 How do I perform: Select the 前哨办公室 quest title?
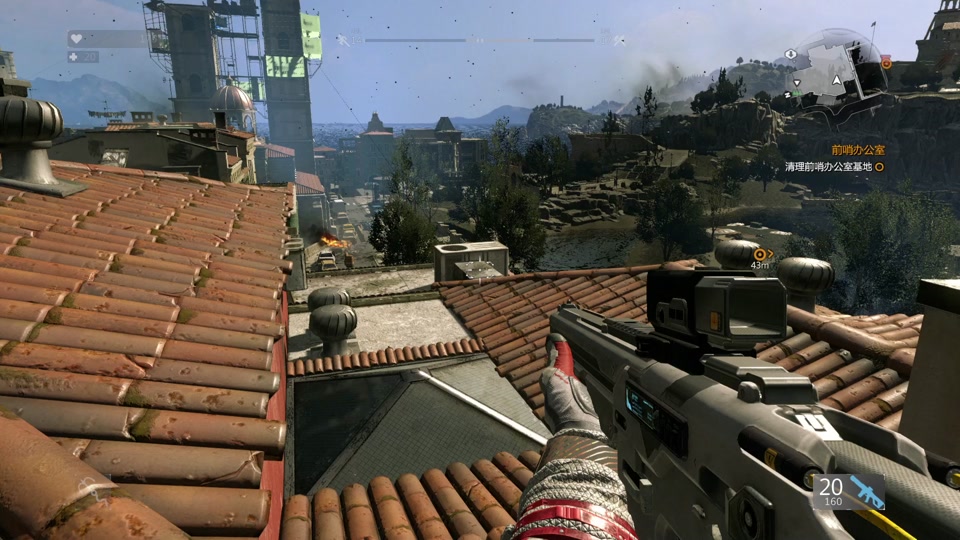(858, 149)
